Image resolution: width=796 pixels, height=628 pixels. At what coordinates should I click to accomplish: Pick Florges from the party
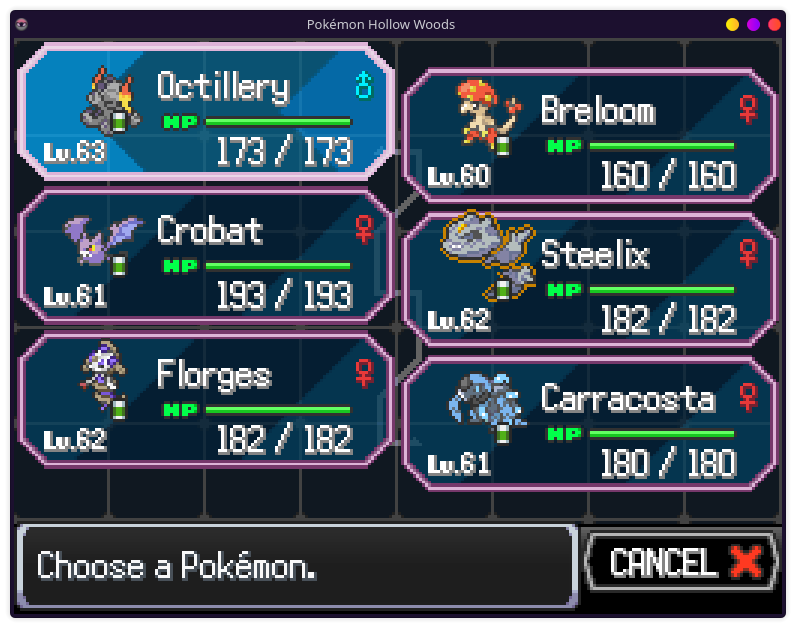(x=205, y=401)
